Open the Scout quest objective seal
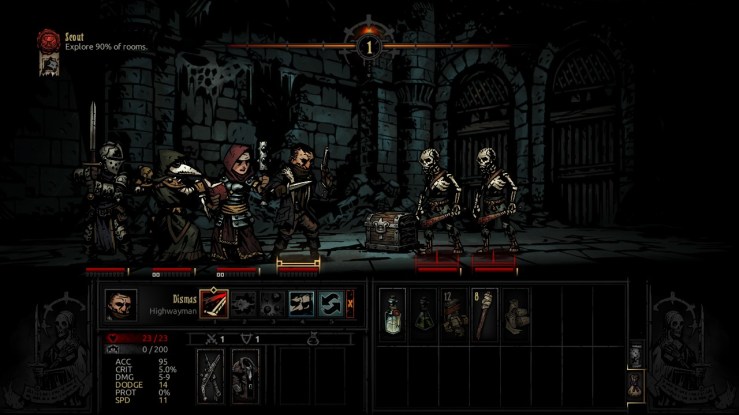The width and height of the screenshot is (739, 415). pos(45,40)
